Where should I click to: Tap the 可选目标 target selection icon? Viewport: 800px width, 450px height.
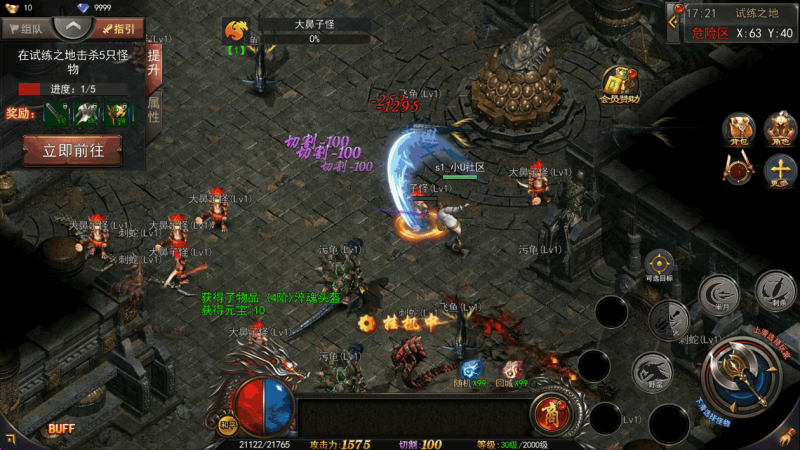[660, 265]
